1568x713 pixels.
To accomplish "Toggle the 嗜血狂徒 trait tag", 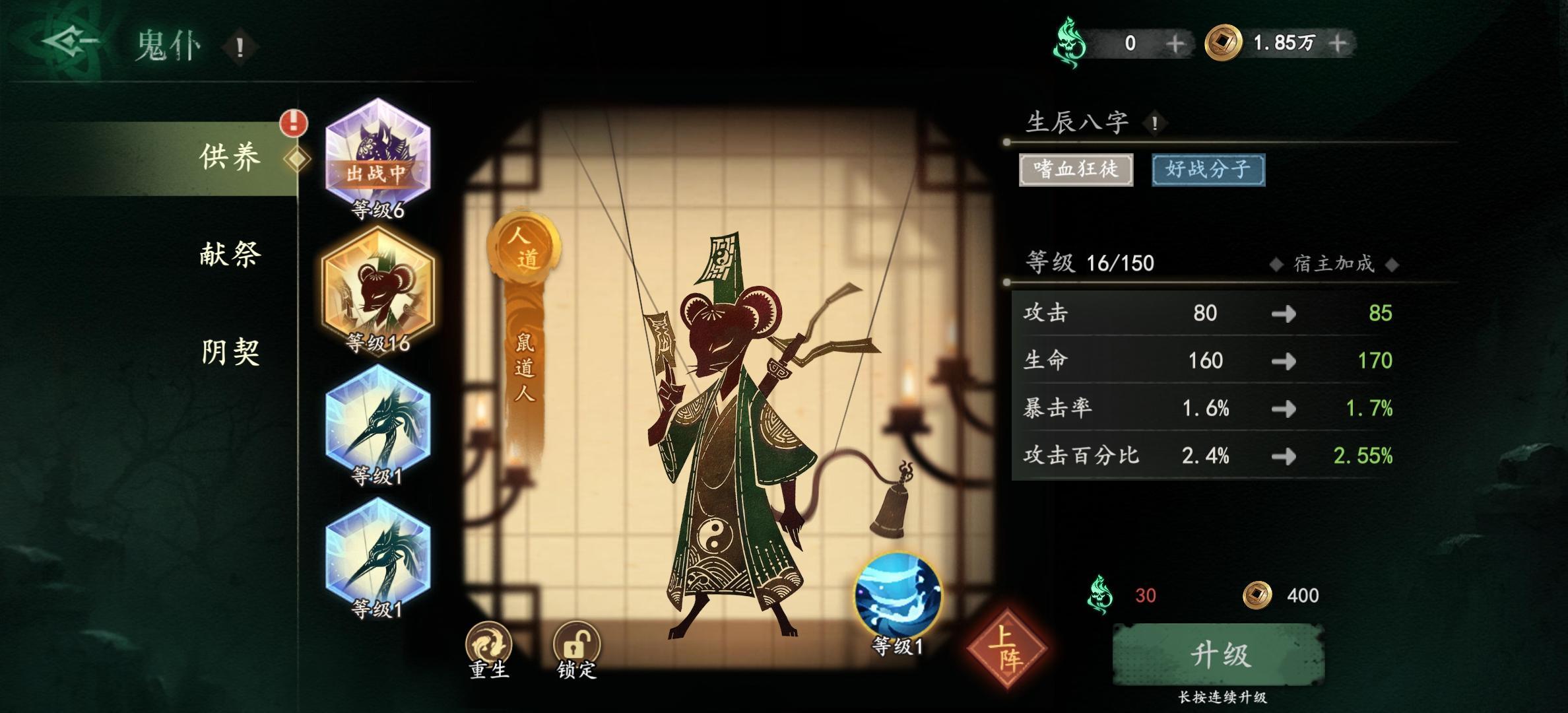I will pyautogui.click(x=1076, y=169).
